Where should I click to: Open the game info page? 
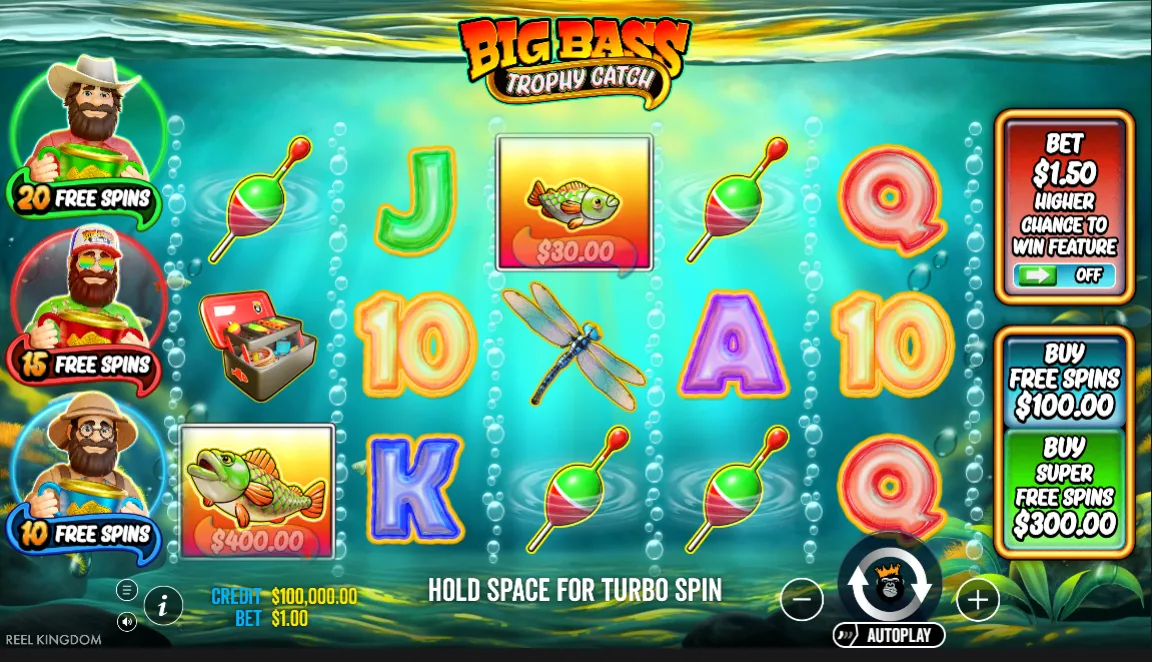(x=163, y=604)
